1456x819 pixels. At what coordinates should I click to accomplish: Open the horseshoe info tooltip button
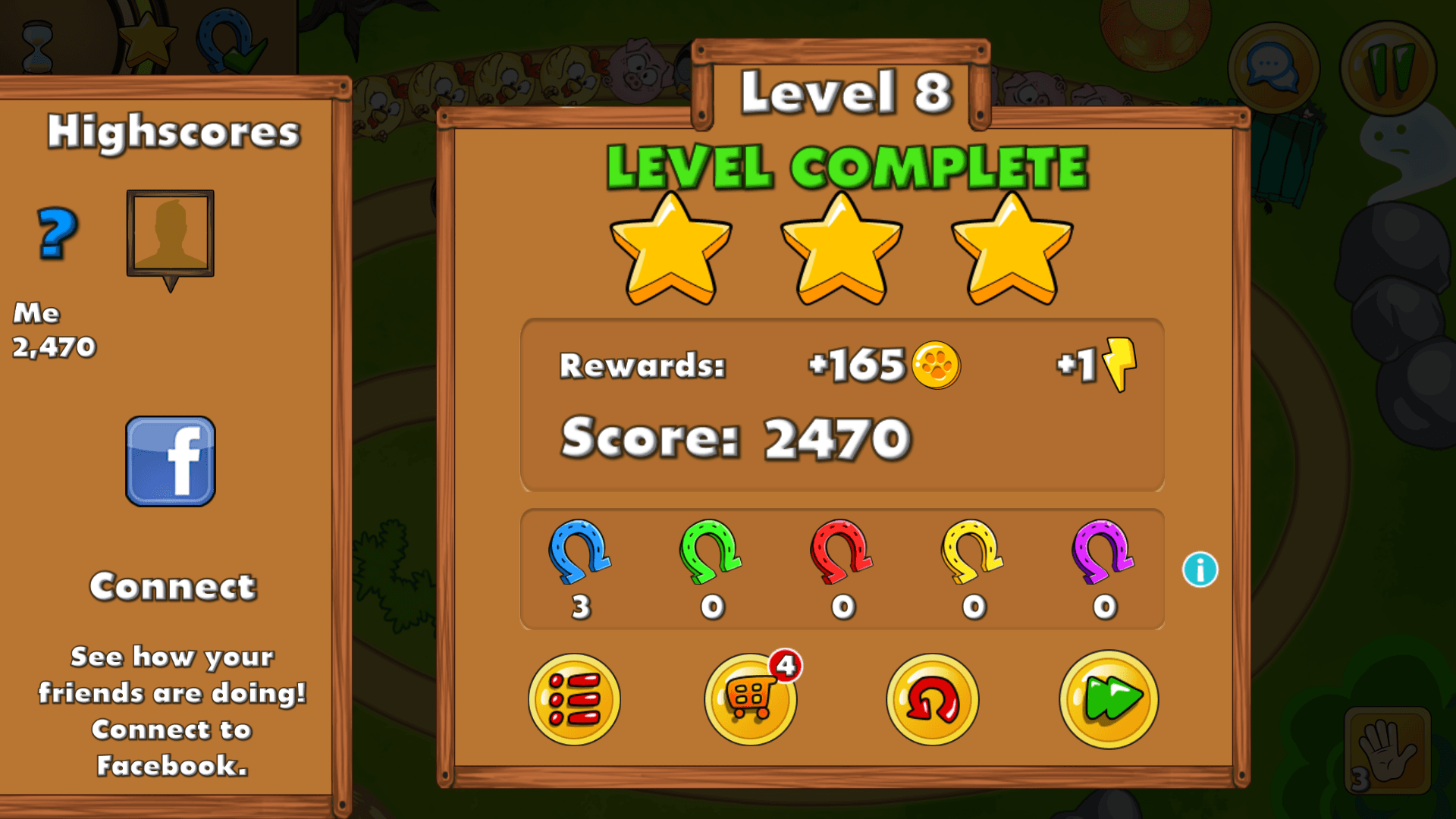tap(1200, 571)
